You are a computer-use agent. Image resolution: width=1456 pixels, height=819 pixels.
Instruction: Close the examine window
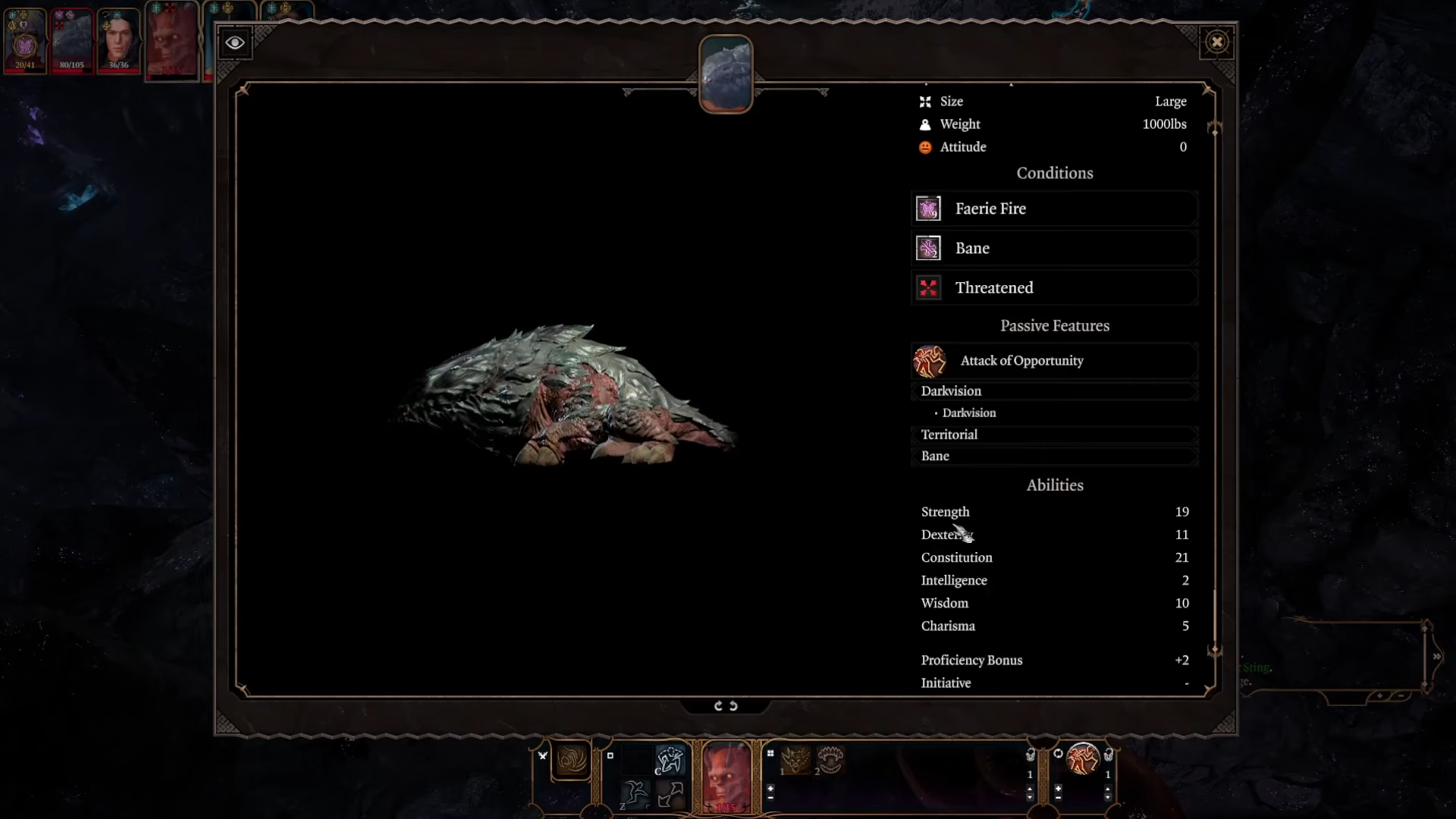point(1217,42)
